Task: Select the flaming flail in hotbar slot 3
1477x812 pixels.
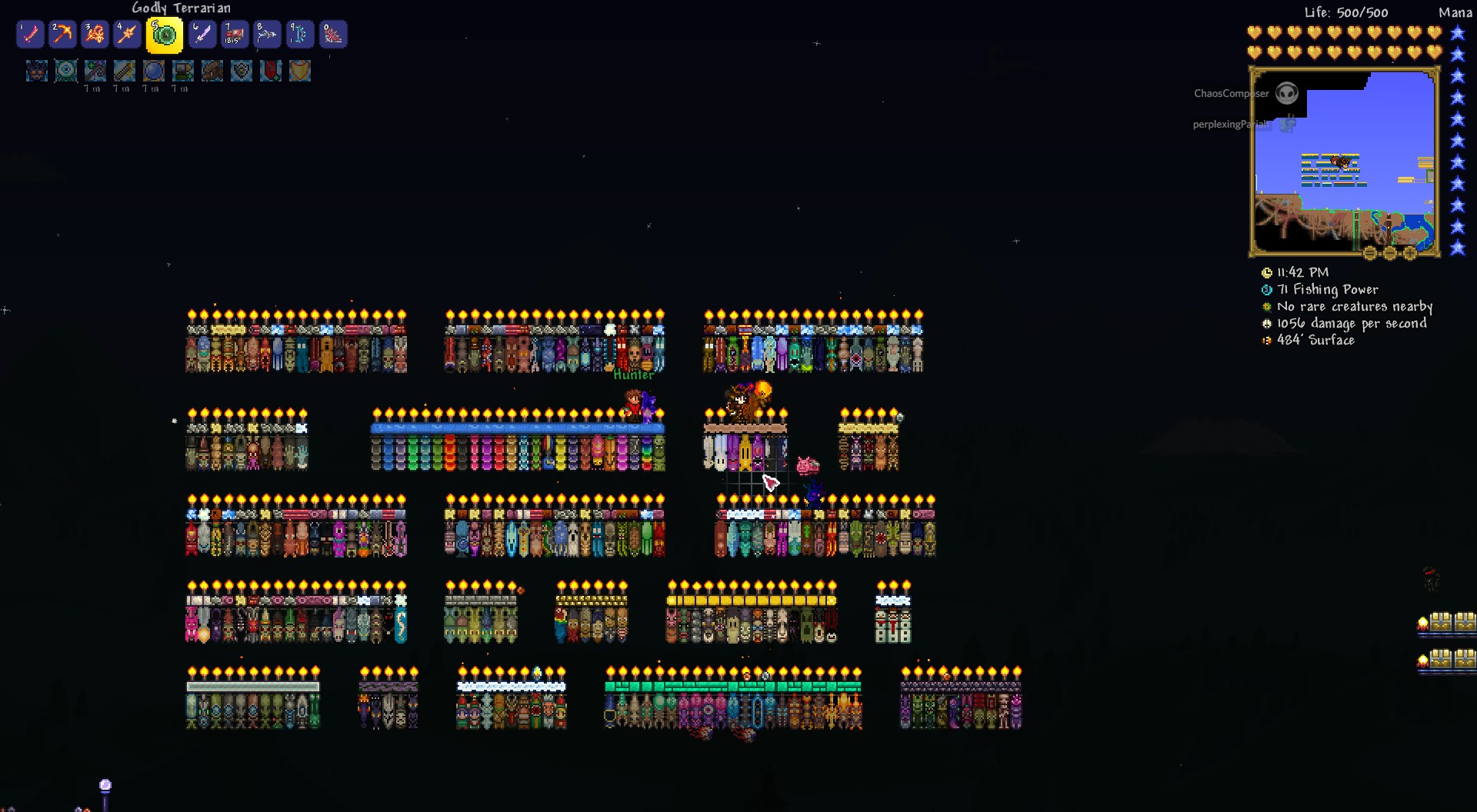Action: coord(95,34)
